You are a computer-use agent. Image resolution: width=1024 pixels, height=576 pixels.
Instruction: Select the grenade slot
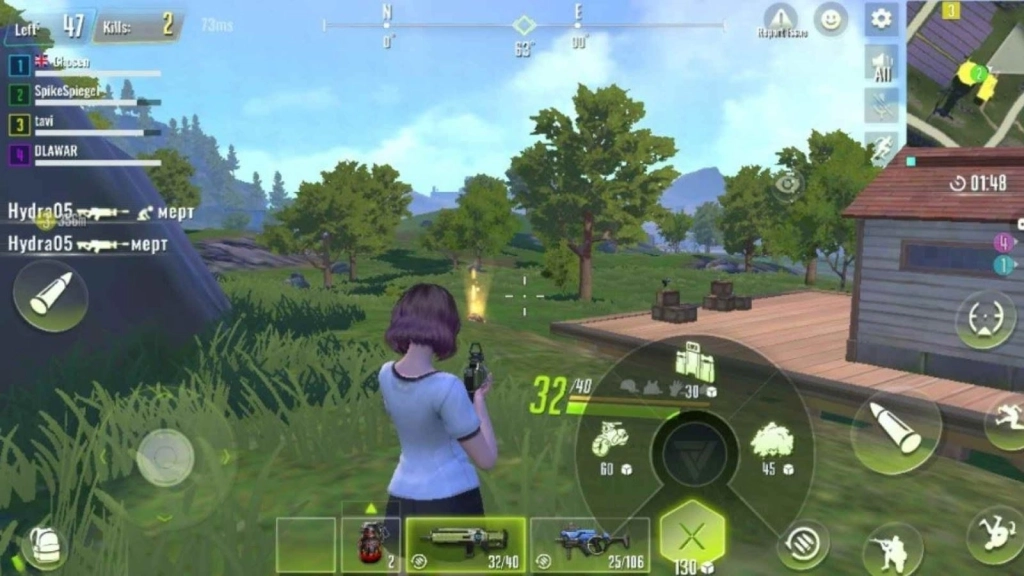(x=370, y=544)
